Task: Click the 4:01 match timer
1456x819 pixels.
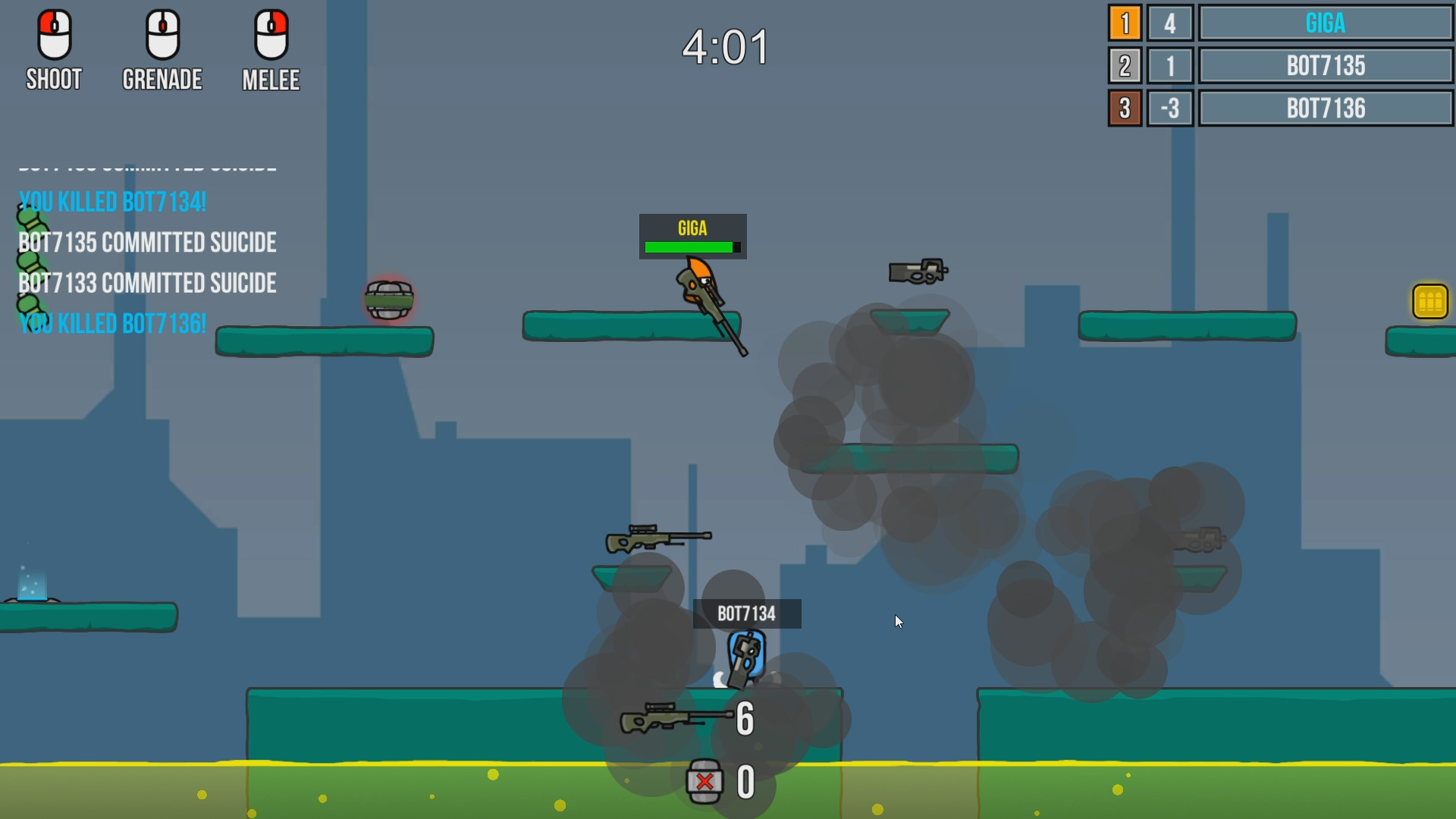Action: click(725, 45)
